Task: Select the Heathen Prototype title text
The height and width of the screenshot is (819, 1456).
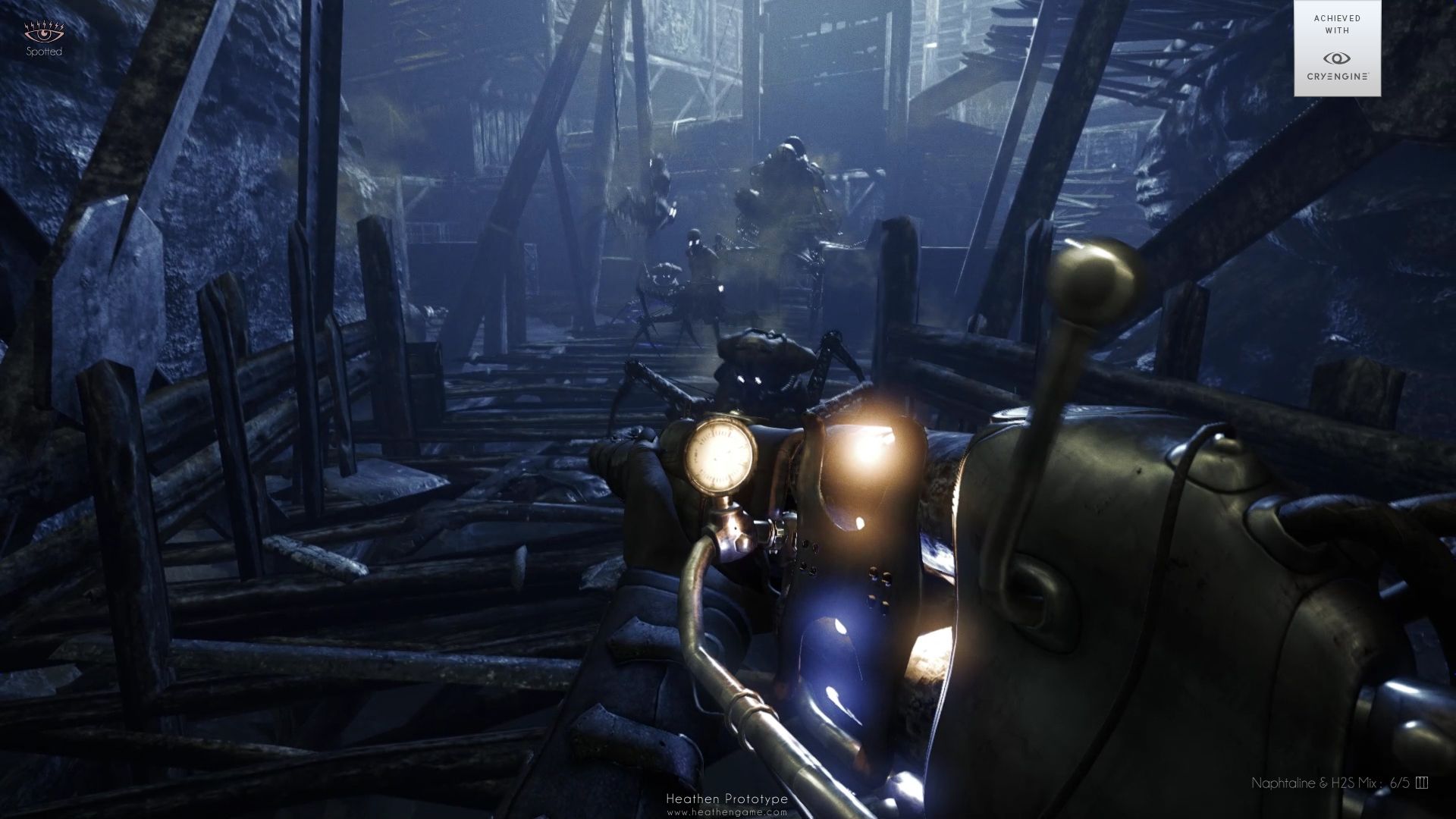Action: (727, 797)
